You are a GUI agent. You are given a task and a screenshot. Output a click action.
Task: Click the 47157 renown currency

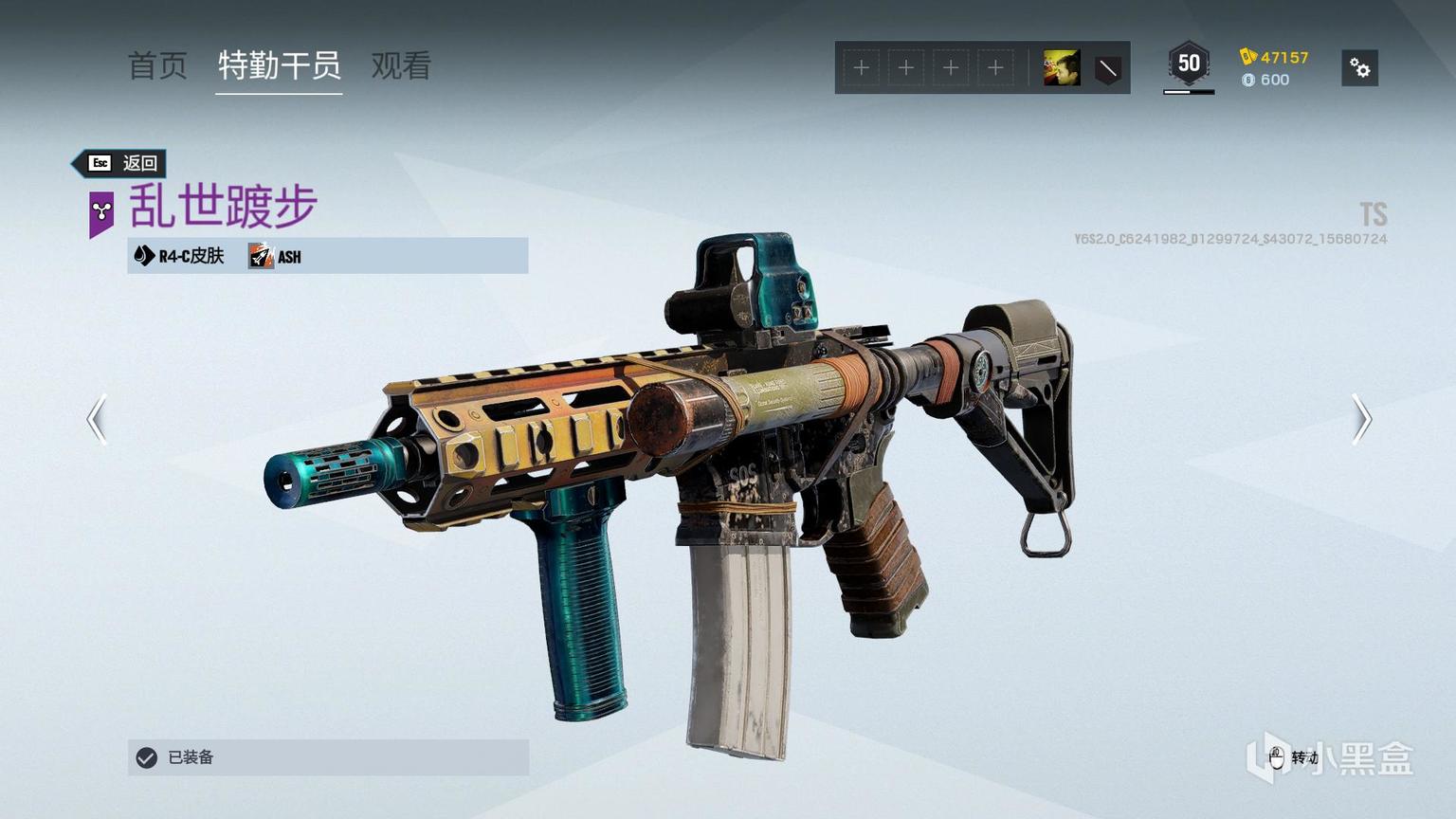[1275, 57]
